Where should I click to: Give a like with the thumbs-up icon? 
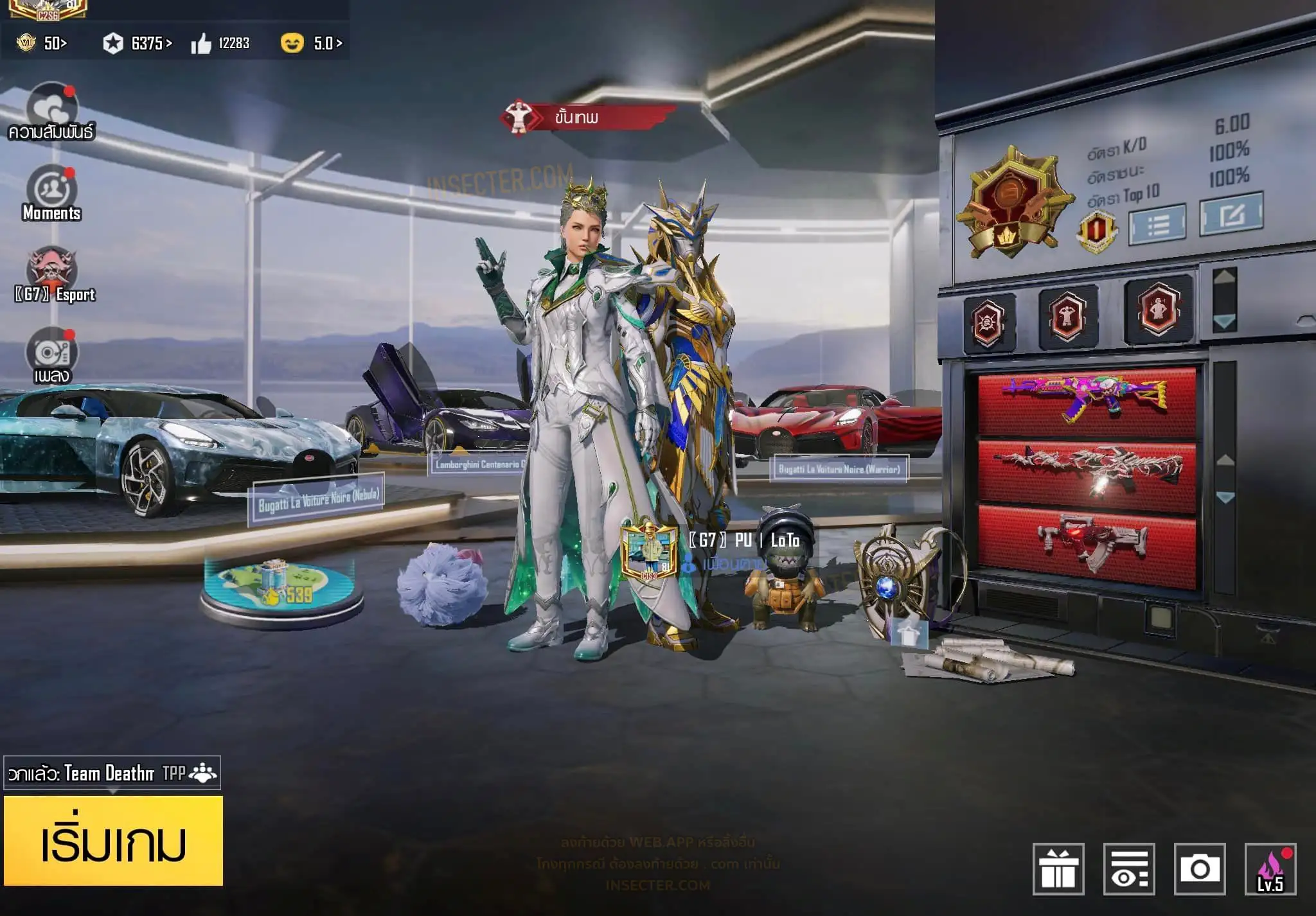point(201,44)
